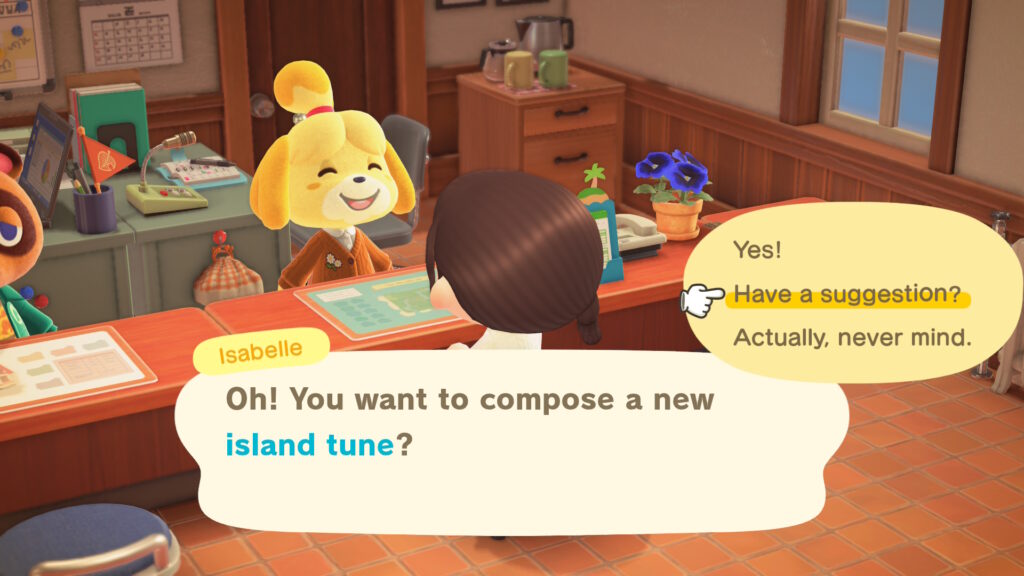Image resolution: width=1024 pixels, height=576 pixels.
Task: Choose the "Have a suggestion?" reply
Action: point(847,295)
